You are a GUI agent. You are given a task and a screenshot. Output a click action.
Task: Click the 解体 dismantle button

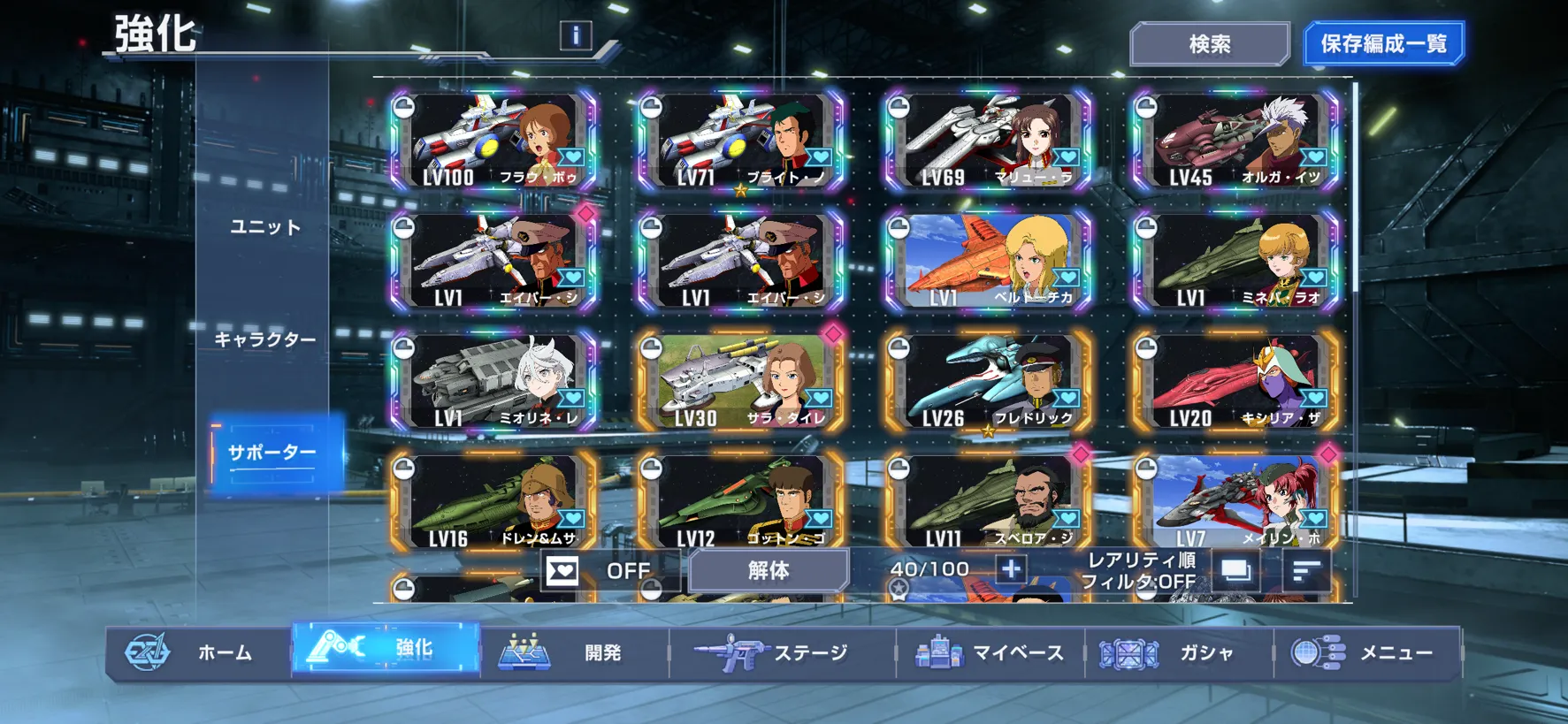769,571
